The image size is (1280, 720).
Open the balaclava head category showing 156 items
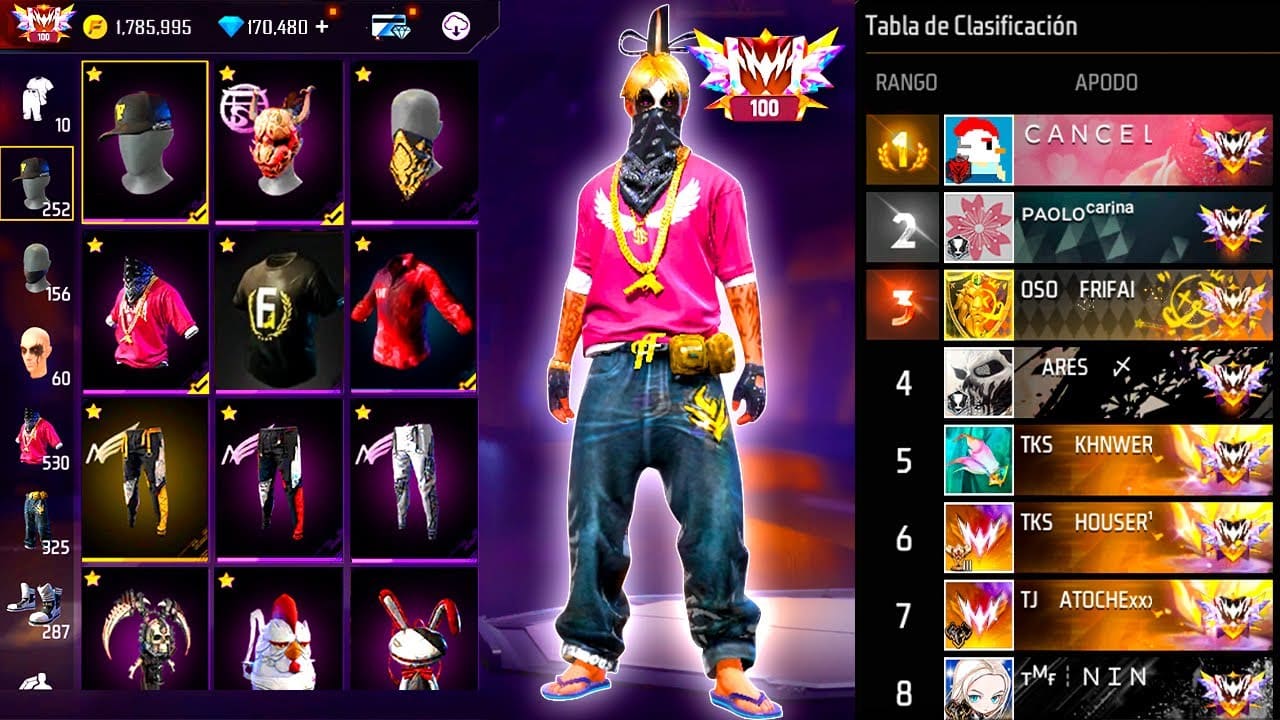coord(35,260)
